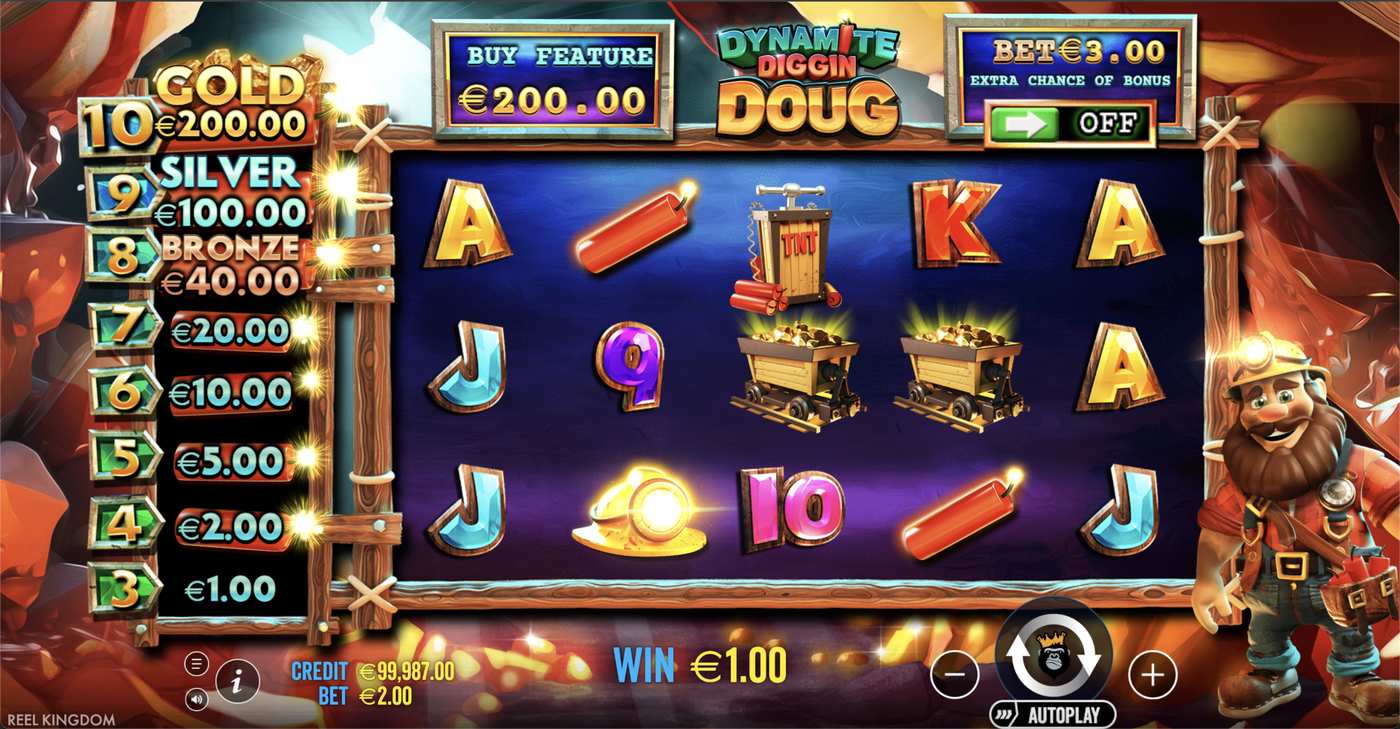Spin the reels with the gorilla button
The width and height of the screenshot is (1400, 729).
tap(1053, 655)
